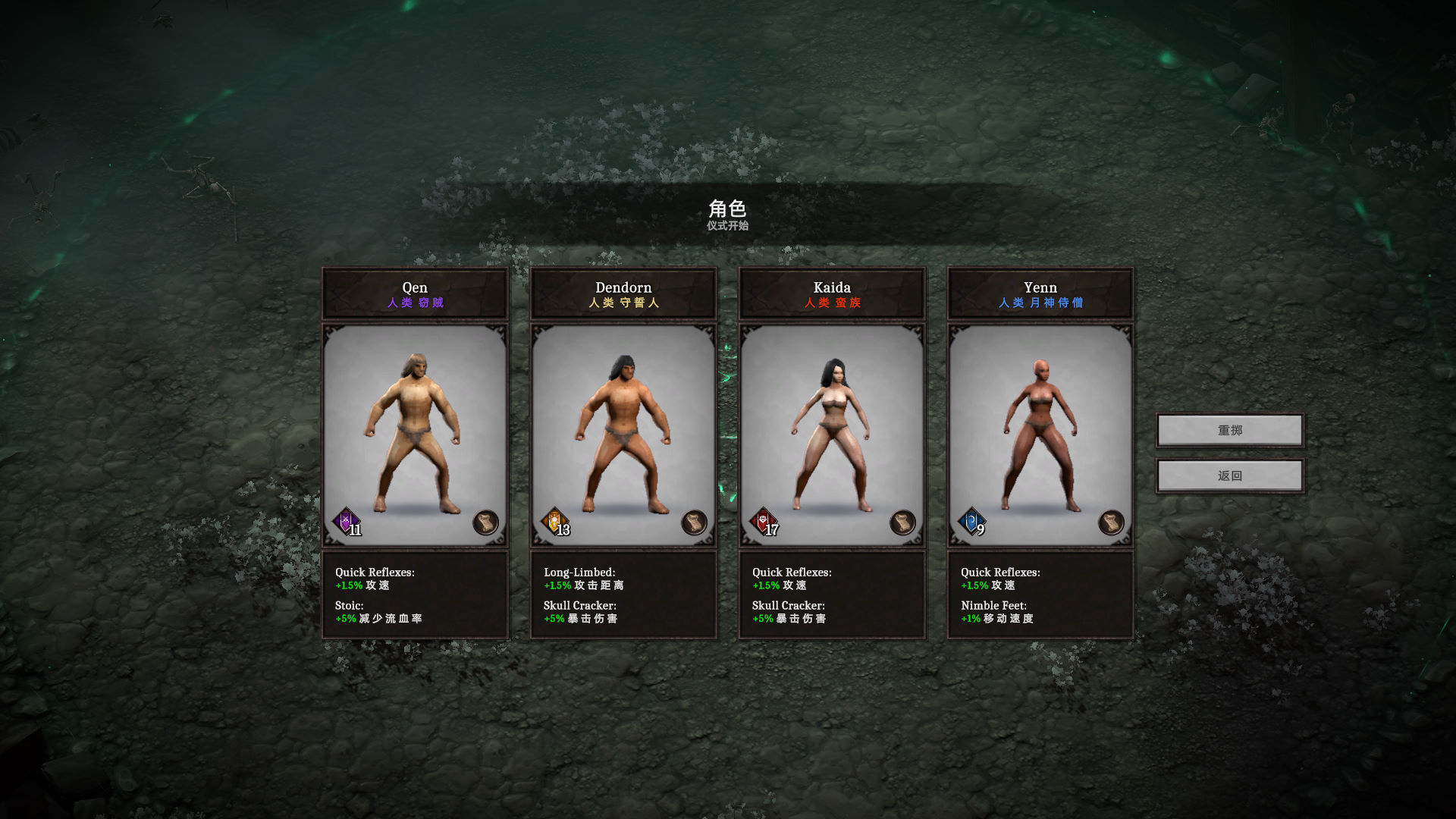Screen dimensions: 1456x819
Task: Click Yenn's blue moon class emblem
Action: point(971,522)
